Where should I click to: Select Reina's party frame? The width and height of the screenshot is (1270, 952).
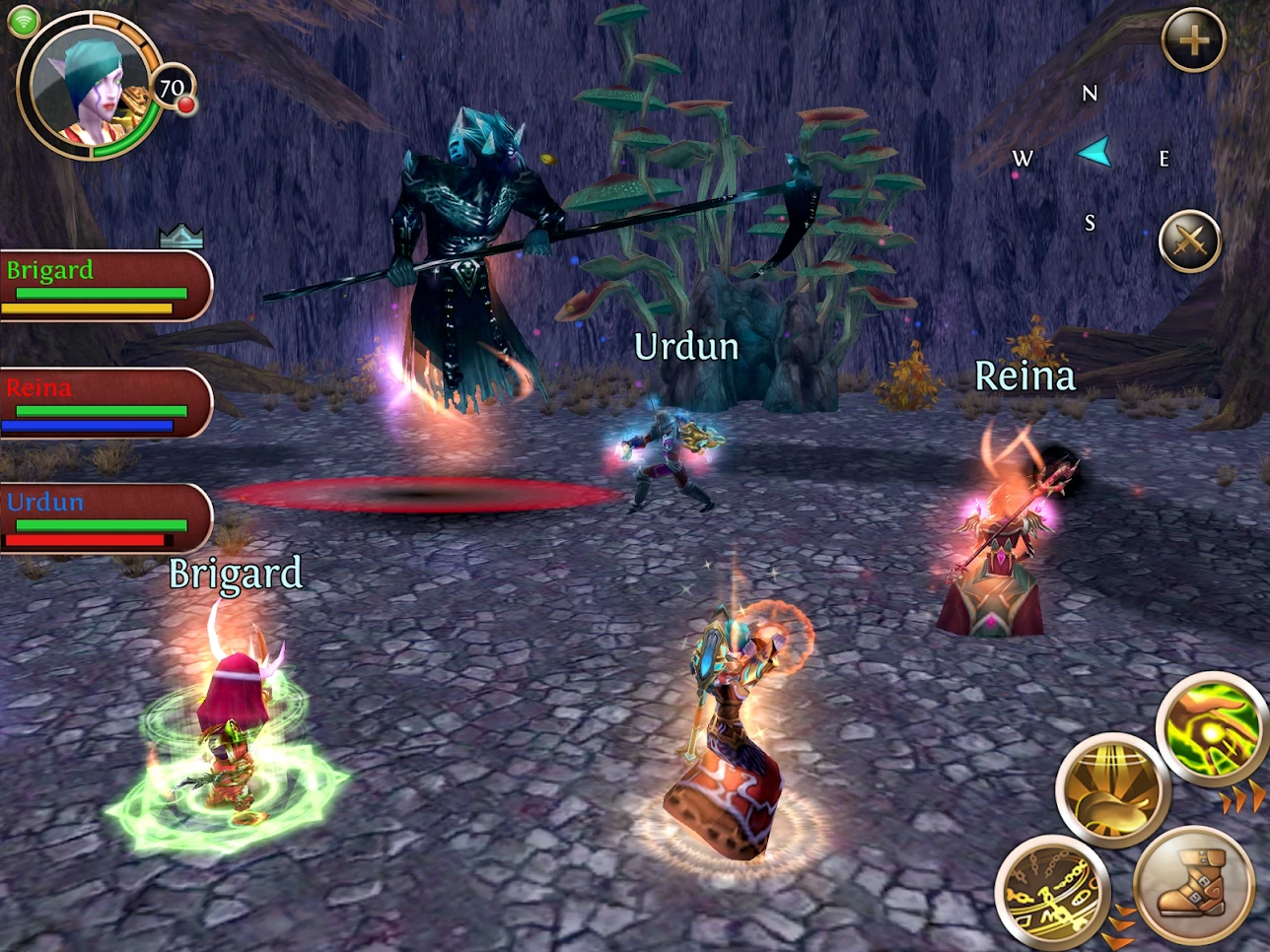click(105, 403)
